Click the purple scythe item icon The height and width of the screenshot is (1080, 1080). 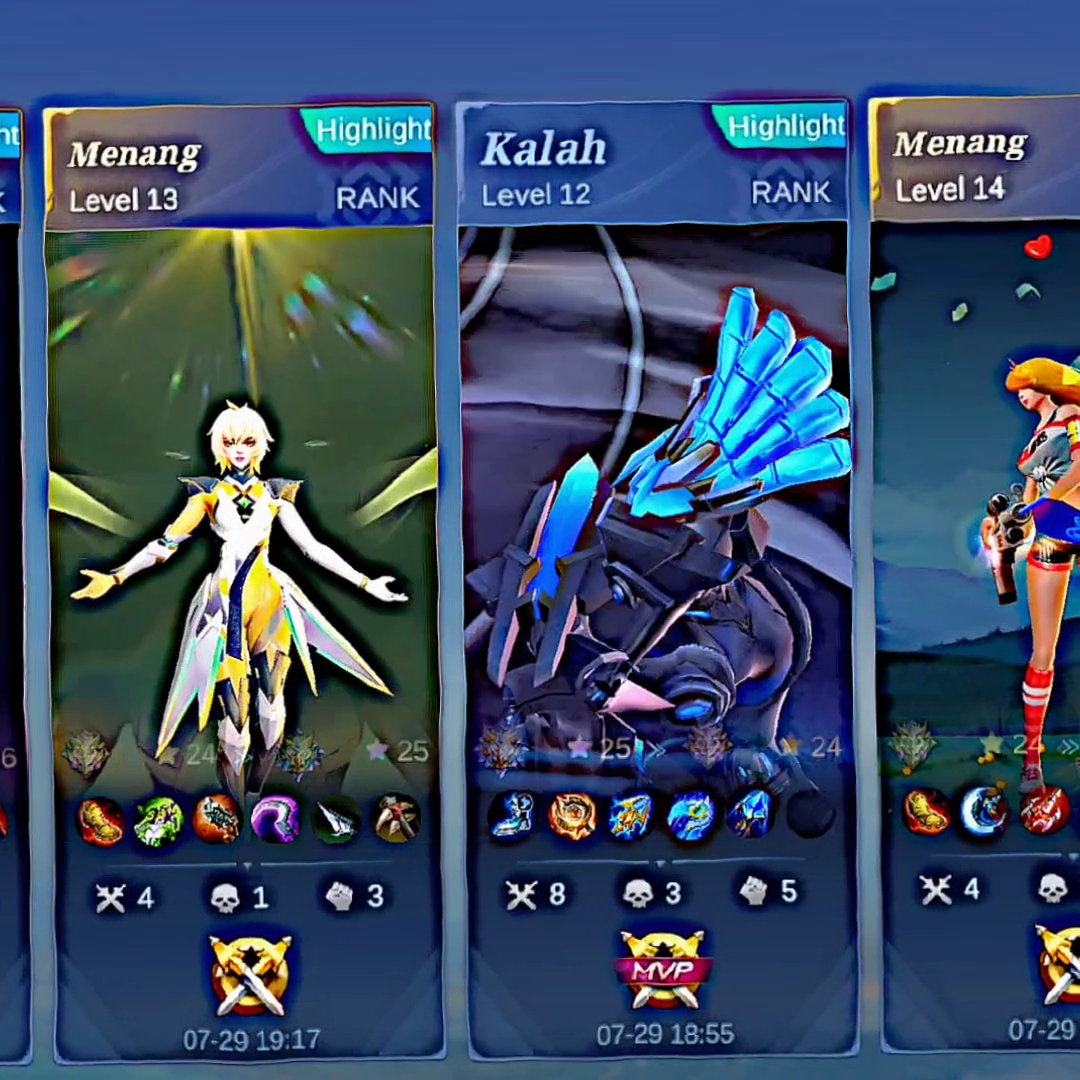(x=276, y=819)
